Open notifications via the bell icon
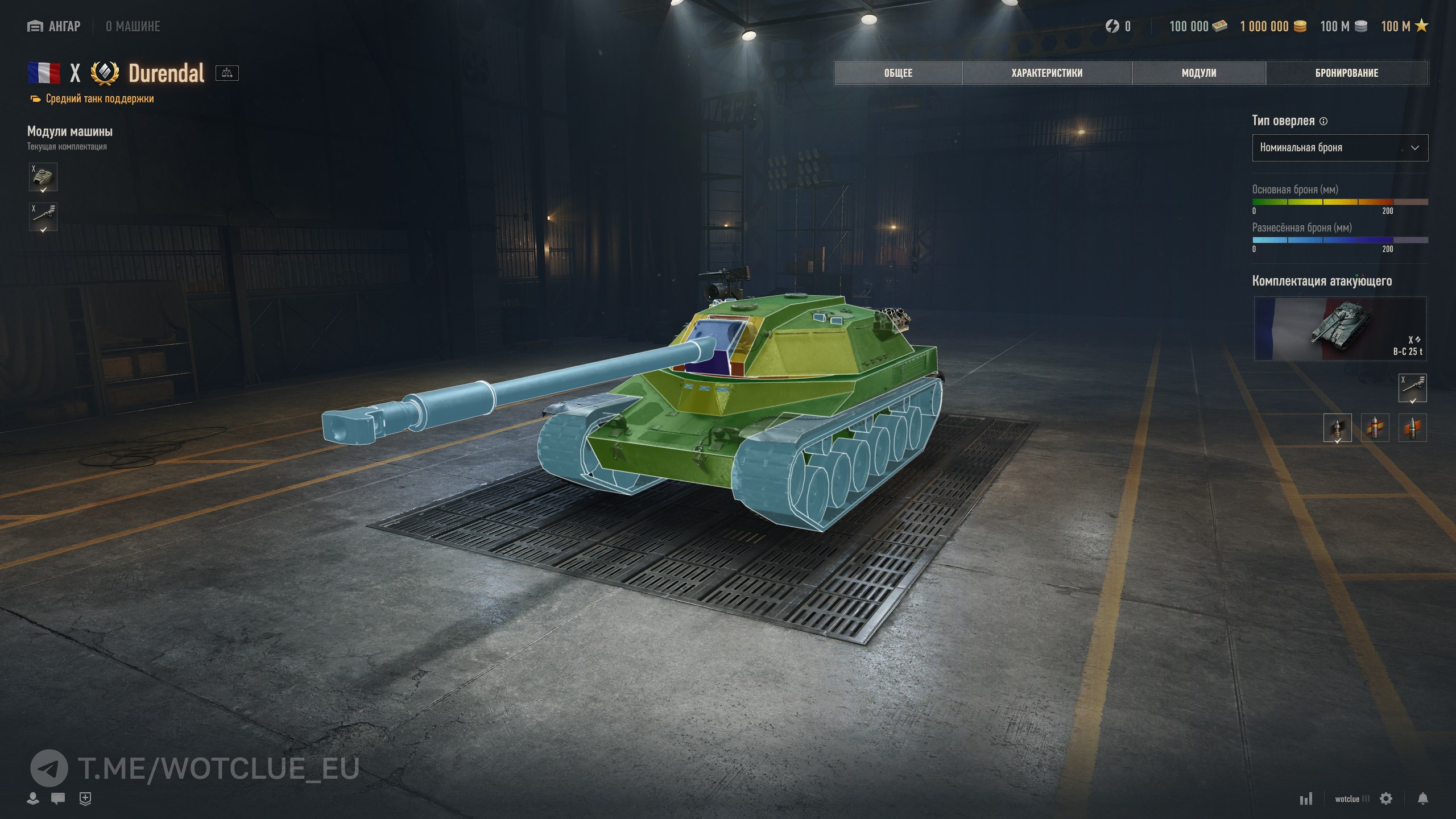 click(1422, 799)
